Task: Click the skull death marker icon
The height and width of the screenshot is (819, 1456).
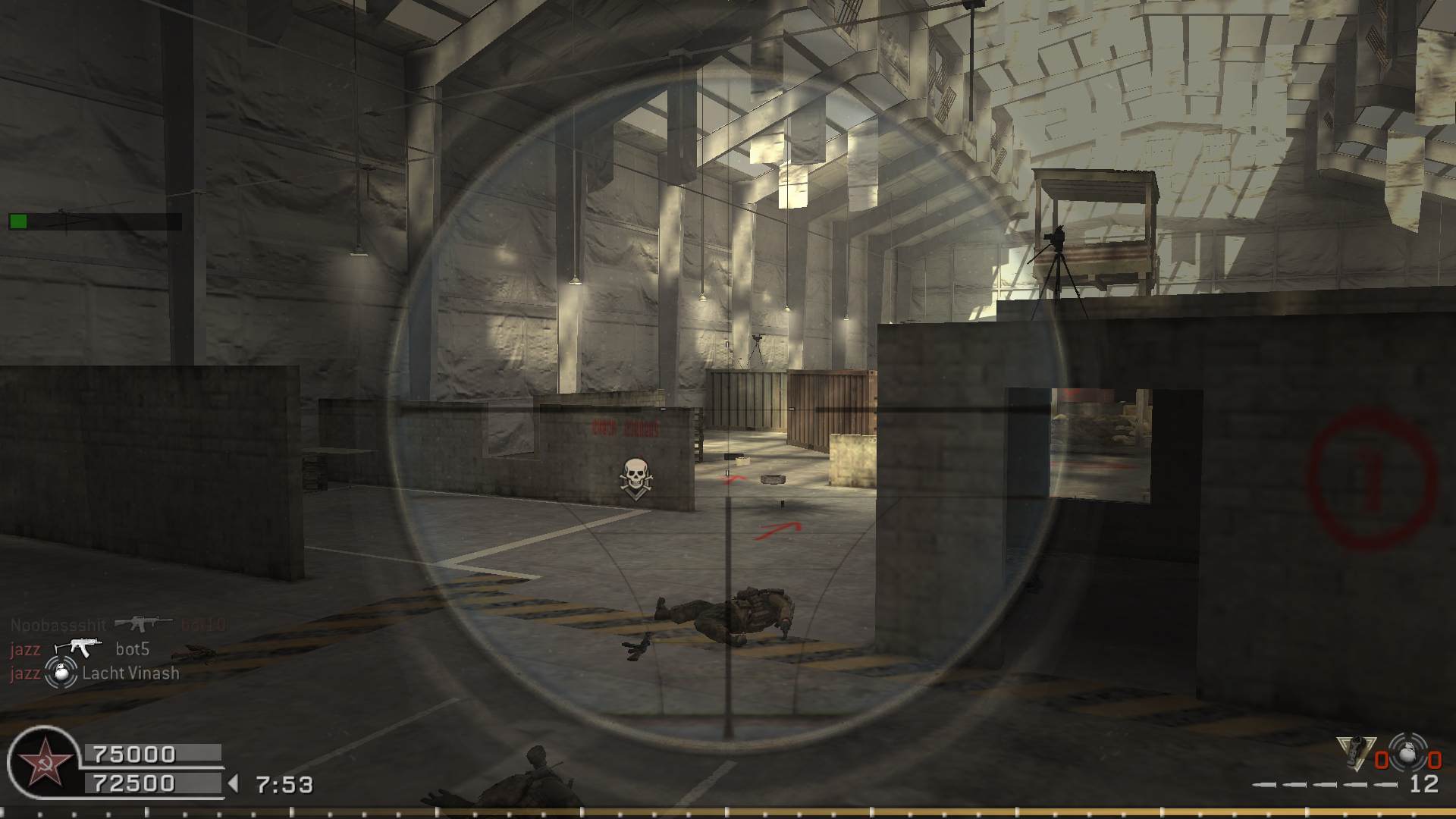Action: (635, 477)
